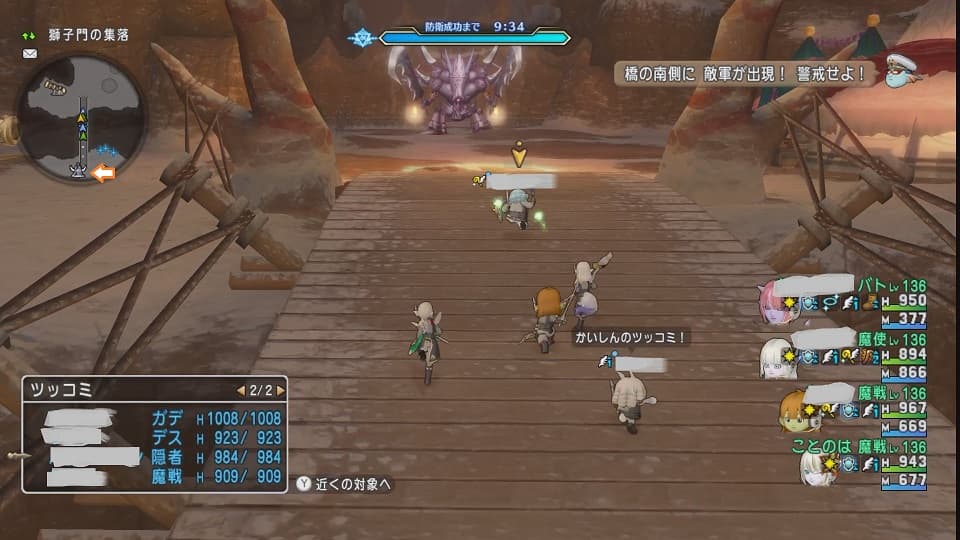Select the white-haired 魔使 party member portrait
The image size is (960, 540).
[777, 358]
